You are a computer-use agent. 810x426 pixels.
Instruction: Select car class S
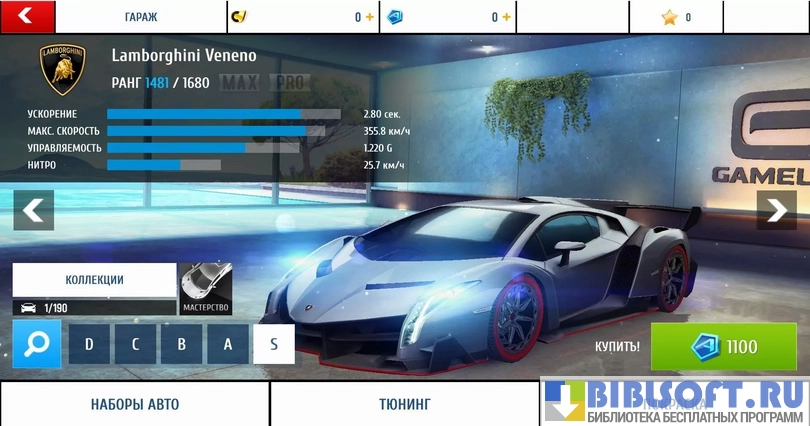click(273, 344)
